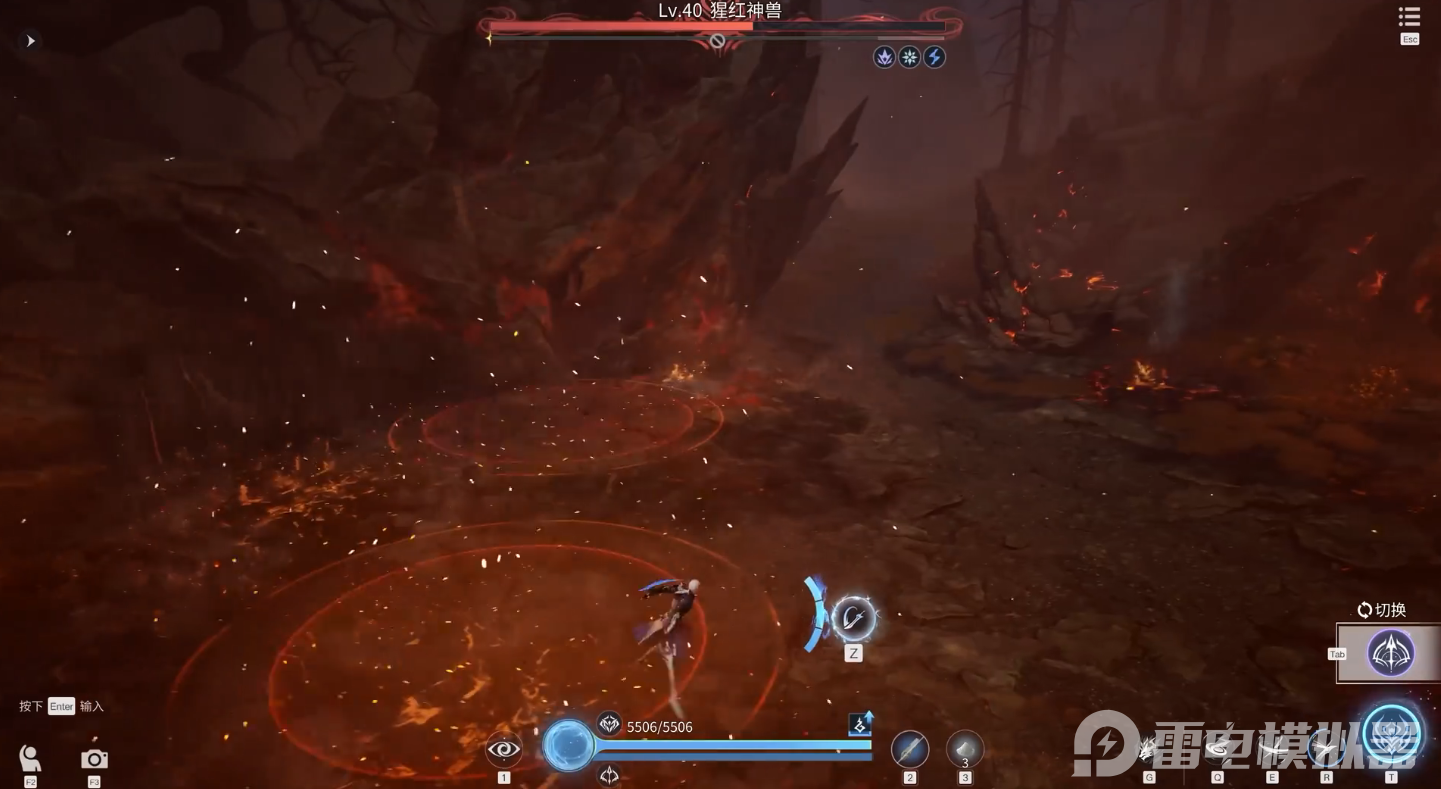
Task: Click the glowing blue orb beside health bar
Action: [569, 746]
